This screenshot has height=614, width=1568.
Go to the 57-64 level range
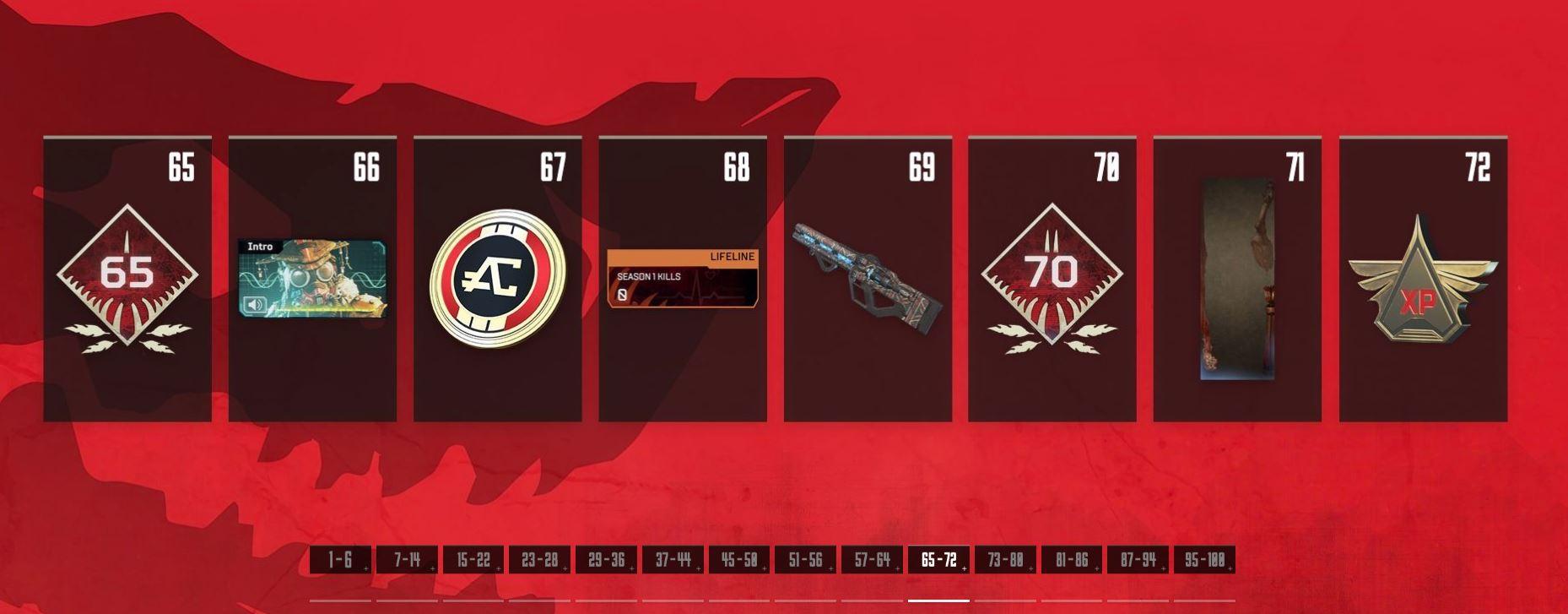coord(872,560)
